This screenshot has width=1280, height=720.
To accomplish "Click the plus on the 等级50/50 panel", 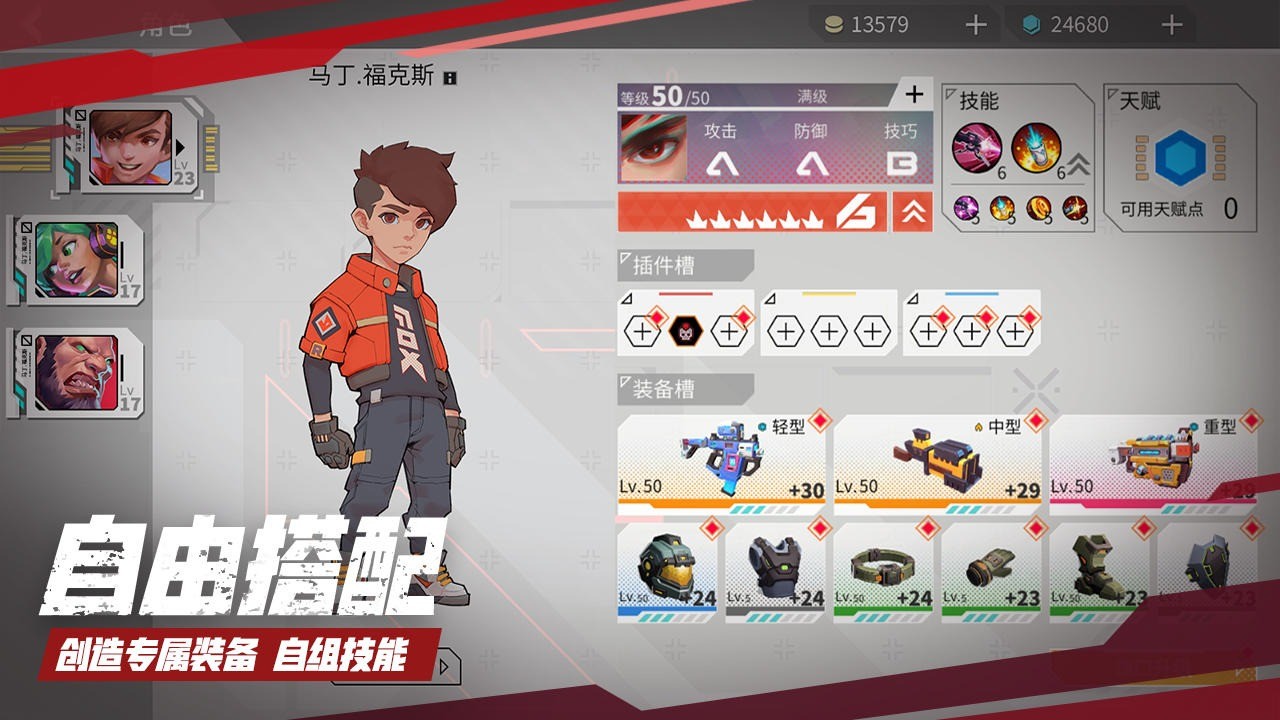I will tap(913, 95).
